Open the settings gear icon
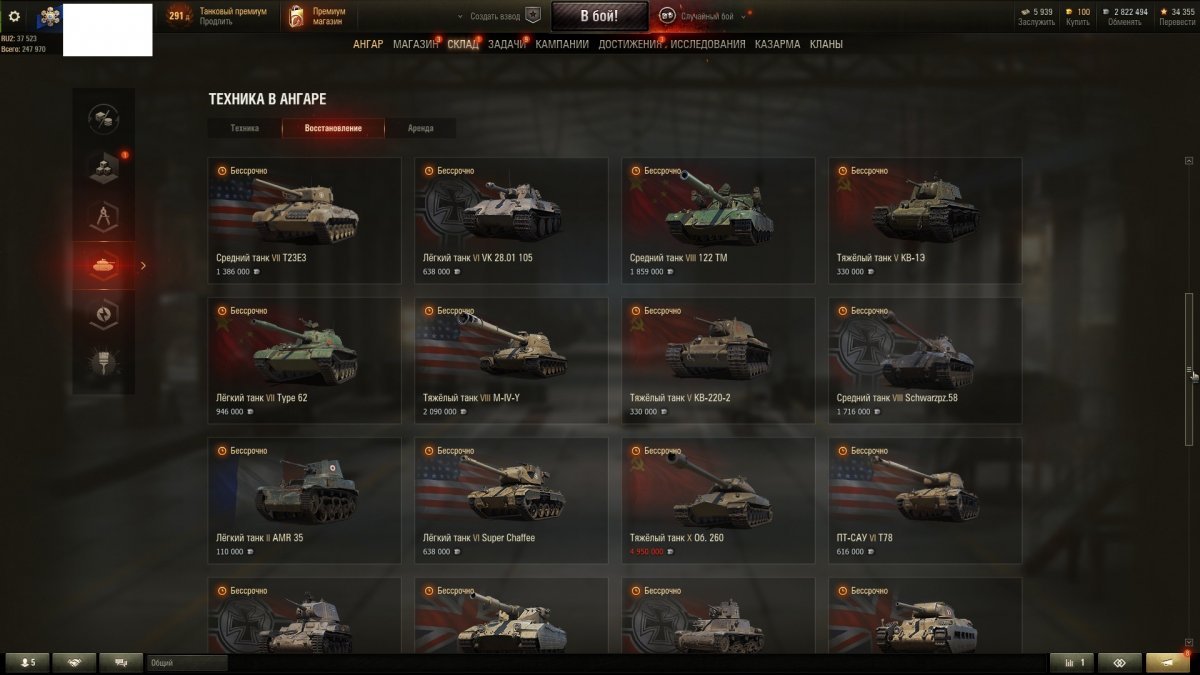1200x675 pixels. [14, 16]
